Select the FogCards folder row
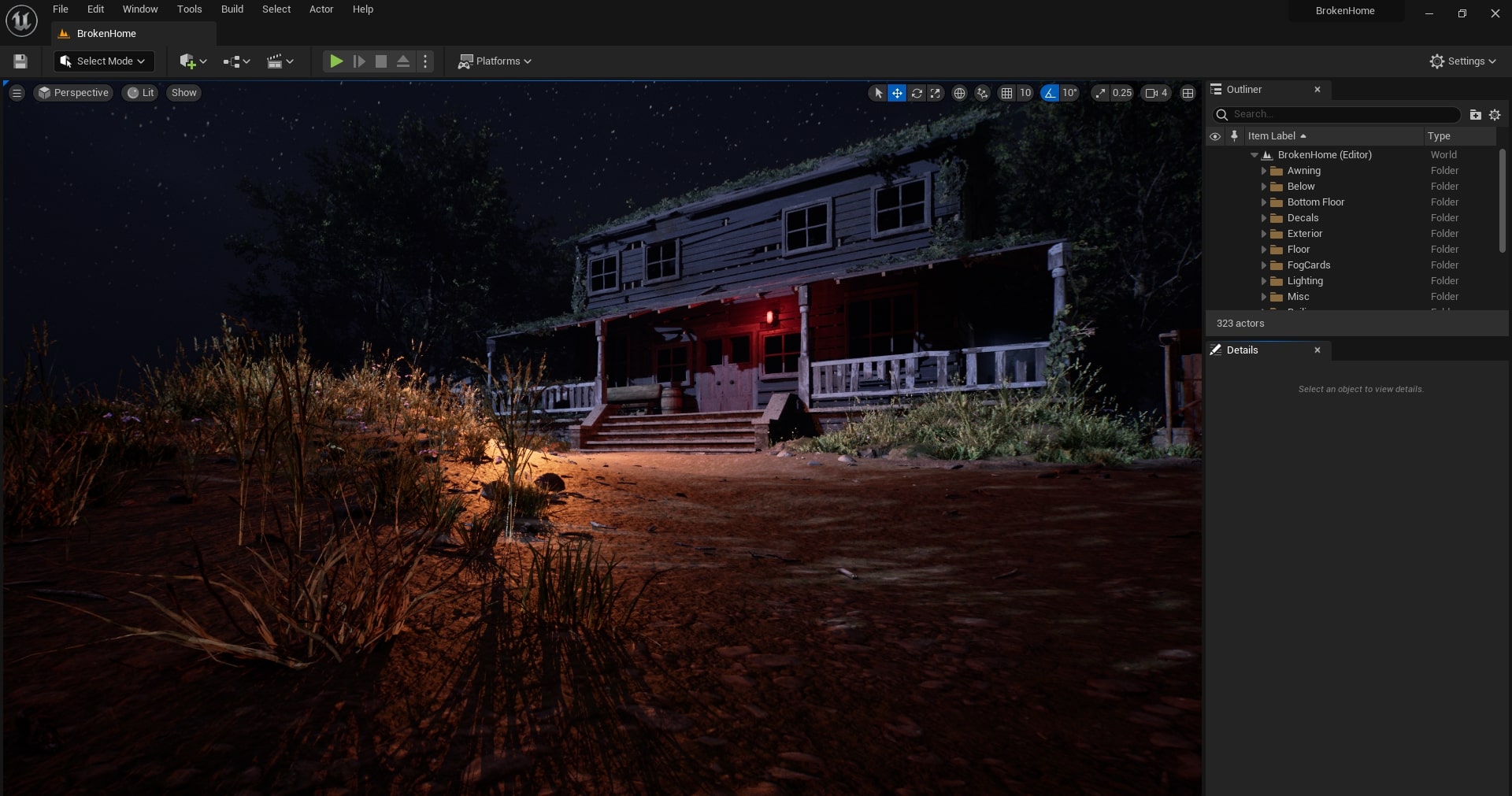1512x796 pixels. point(1308,265)
